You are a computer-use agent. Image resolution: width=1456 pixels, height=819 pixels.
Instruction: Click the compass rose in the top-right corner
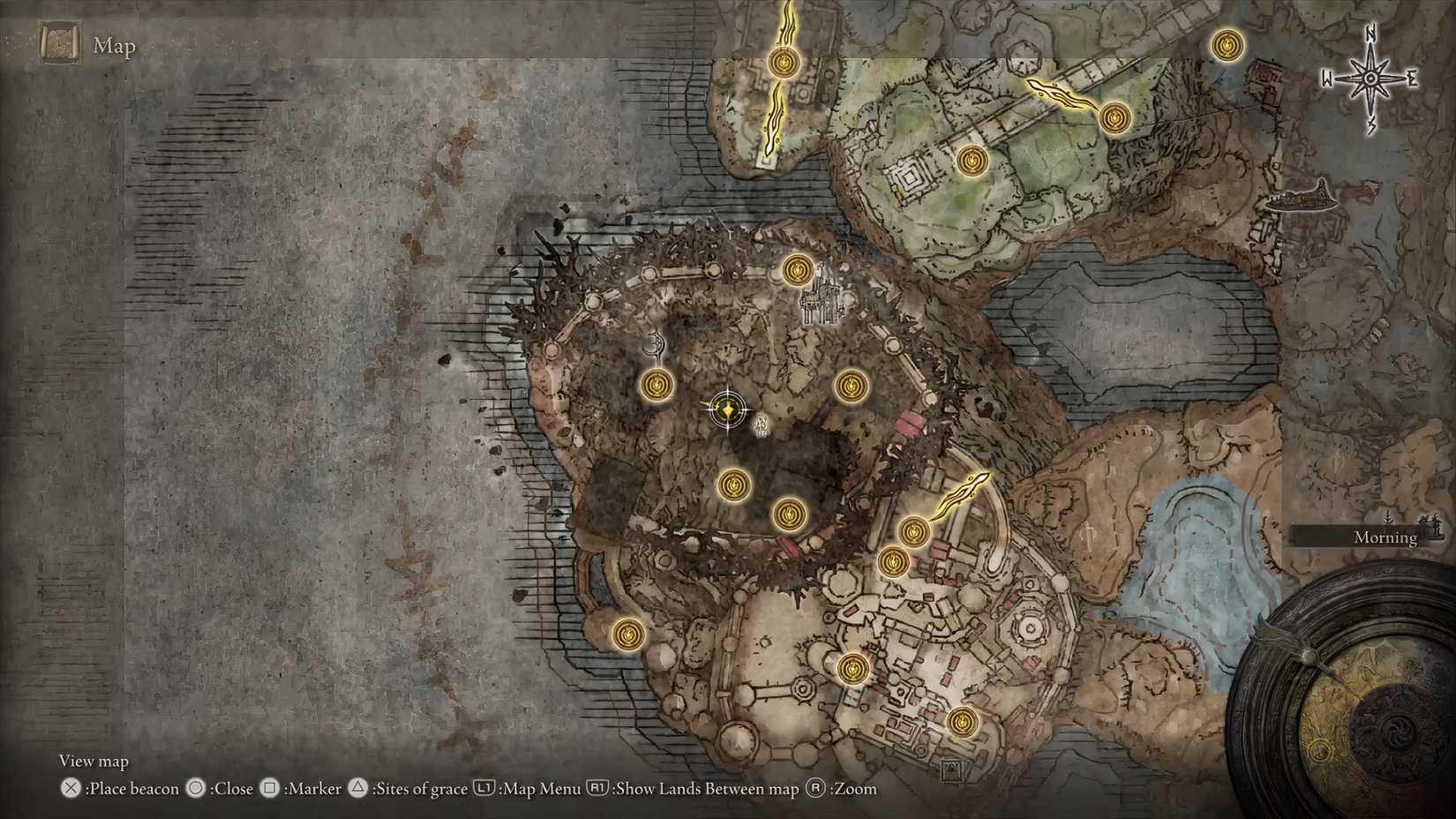point(1370,78)
